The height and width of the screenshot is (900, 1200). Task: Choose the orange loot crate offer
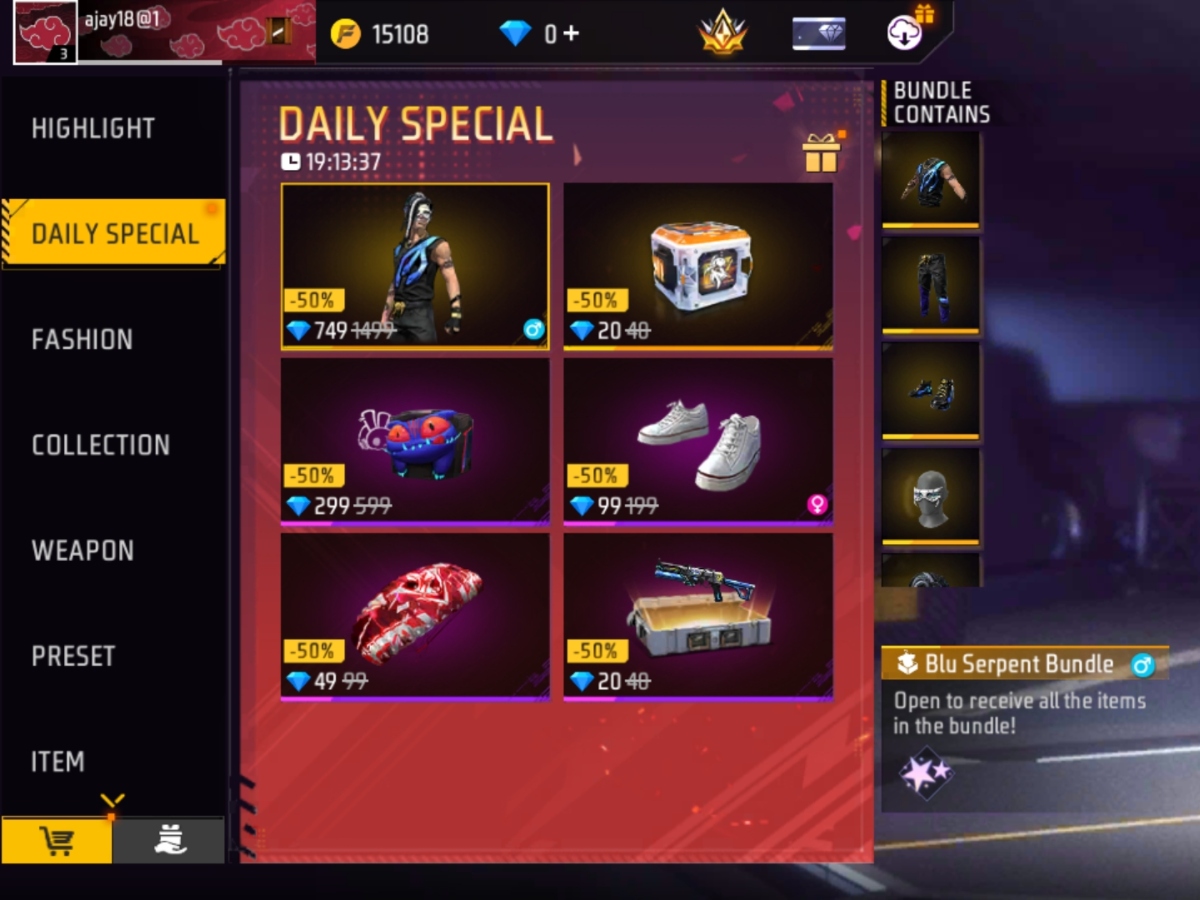(x=698, y=266)
